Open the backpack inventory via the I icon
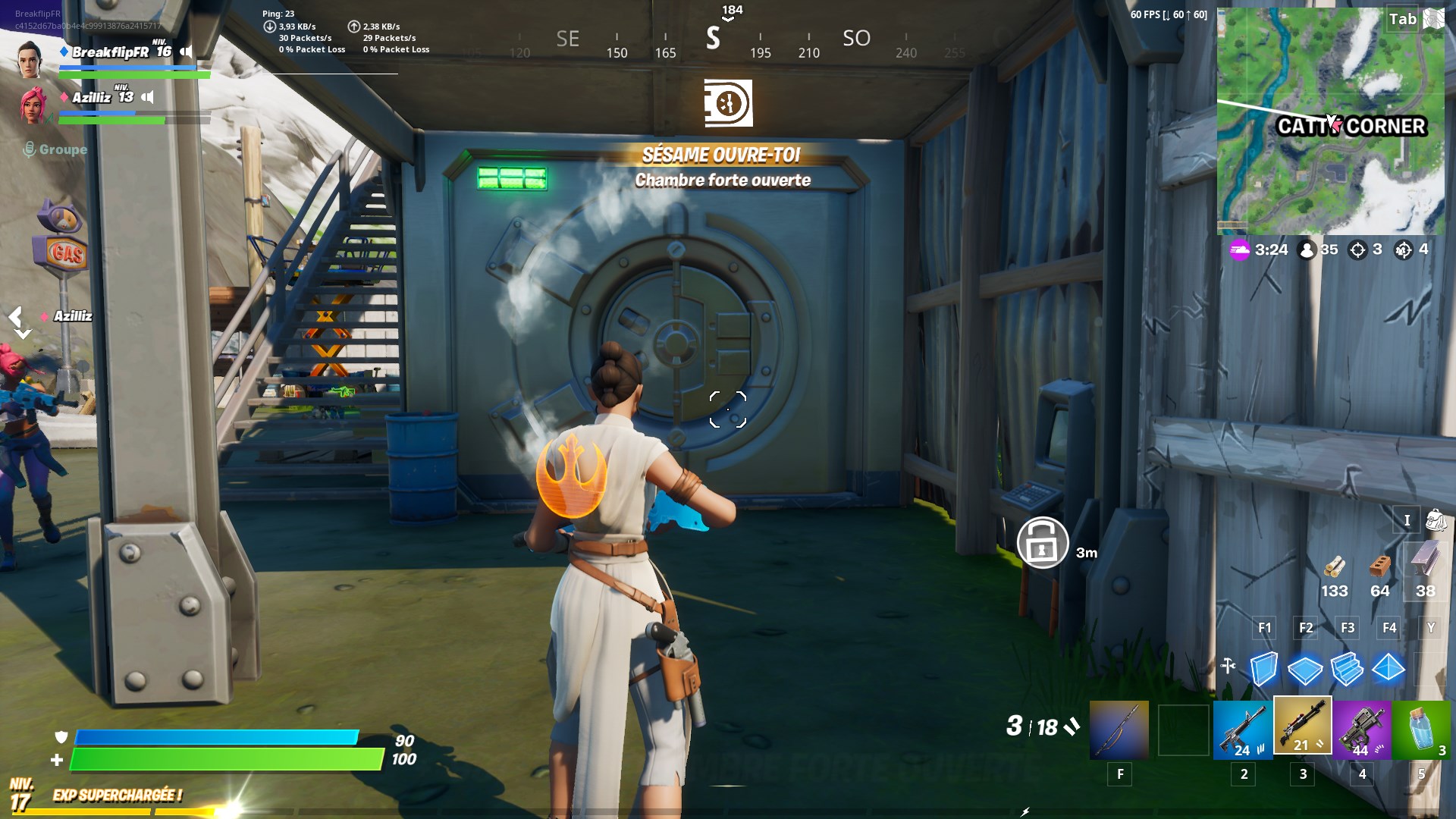 point(1407,521)
